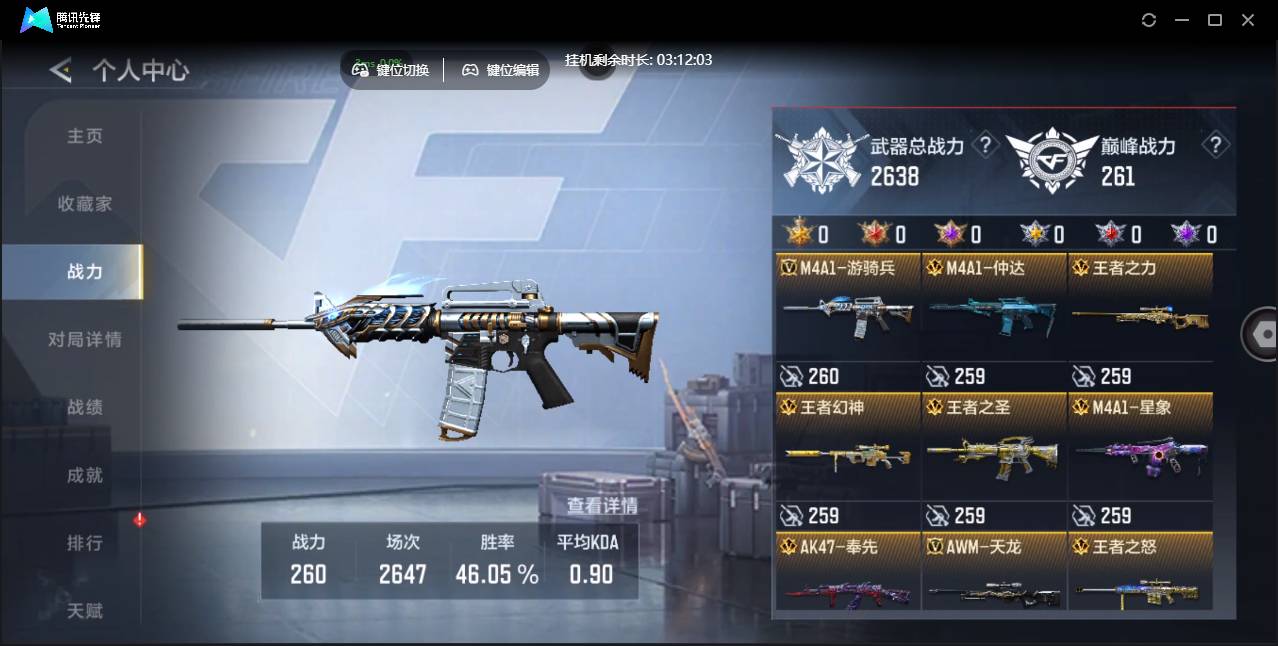Show the 对局详情 tab
The width and height of the screenshot is (1278, 646).
pos(85,340)
